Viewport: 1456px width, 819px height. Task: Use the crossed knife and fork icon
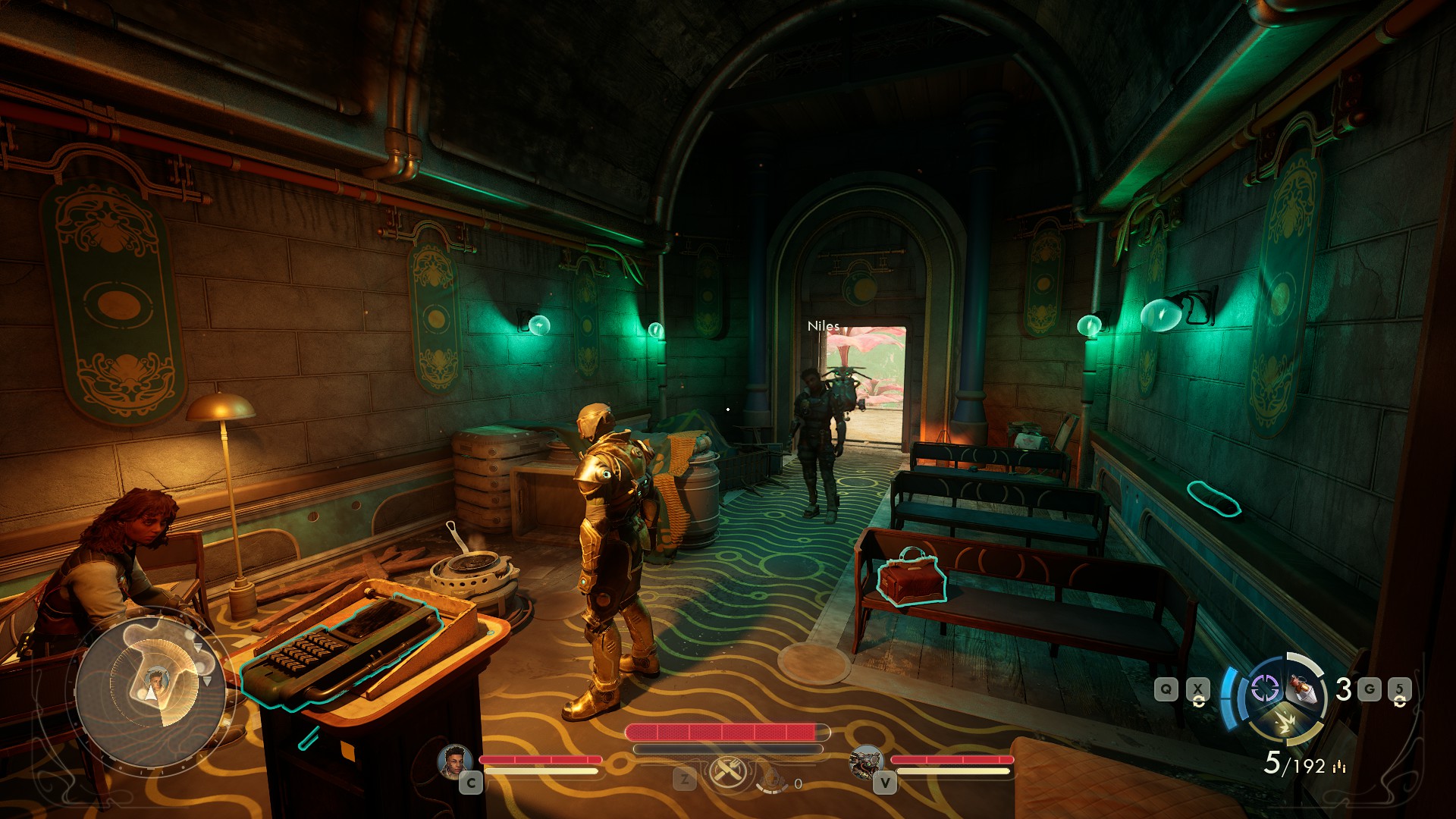729,773
